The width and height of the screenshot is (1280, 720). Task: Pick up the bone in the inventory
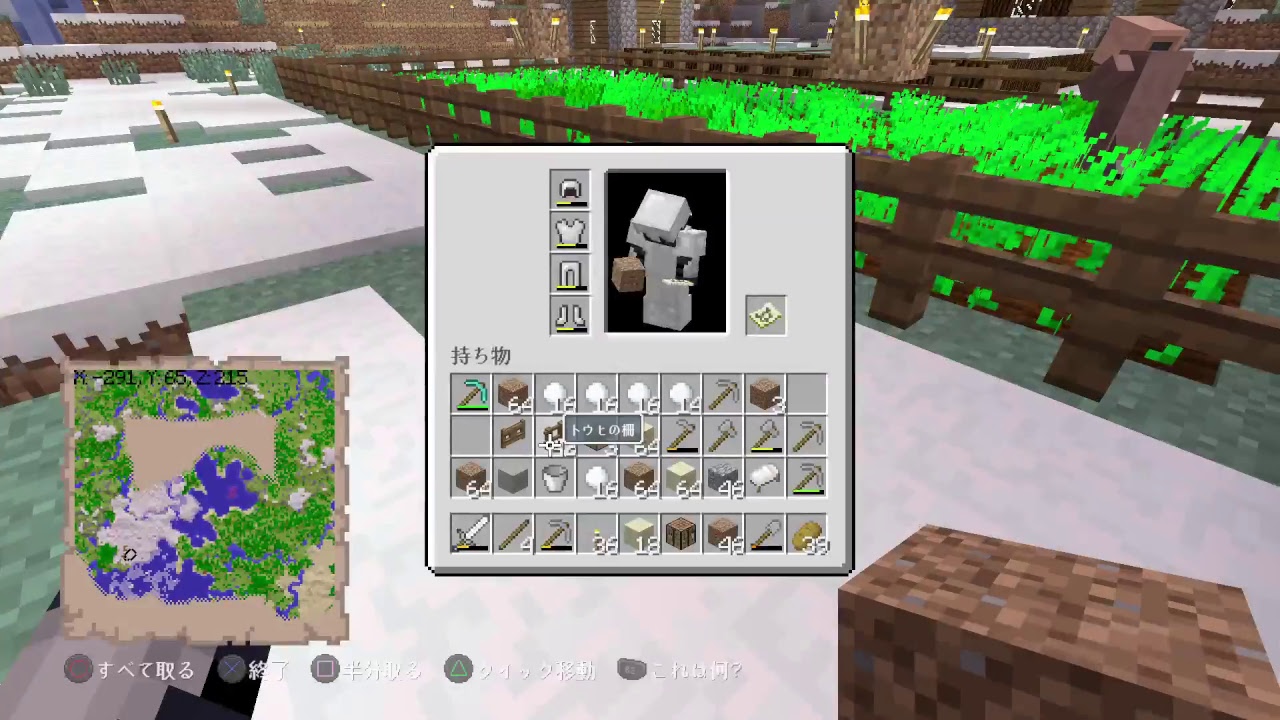765,478
